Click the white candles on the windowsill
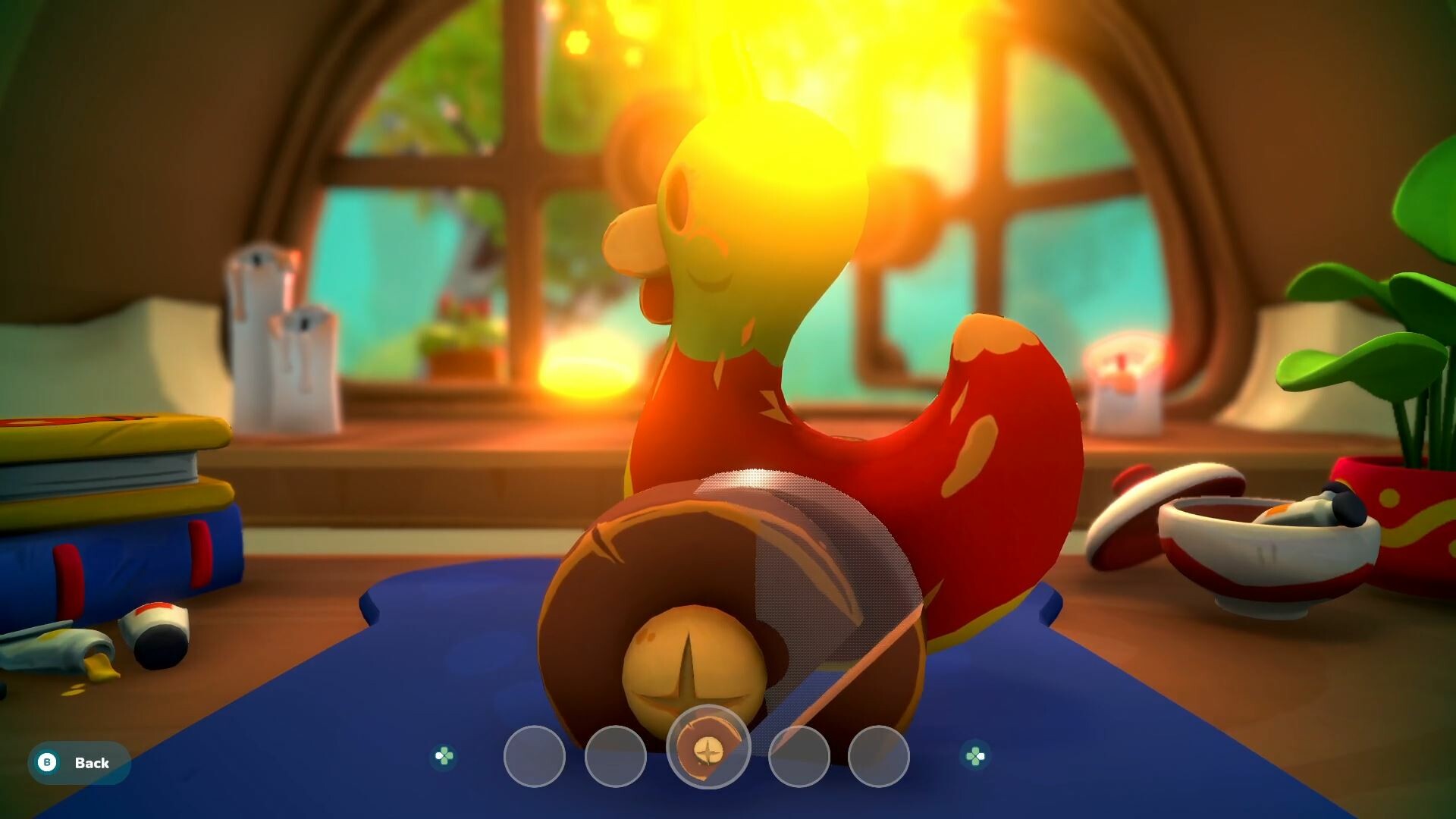This screenshot has width=1456, height=819. pos(281,341)
